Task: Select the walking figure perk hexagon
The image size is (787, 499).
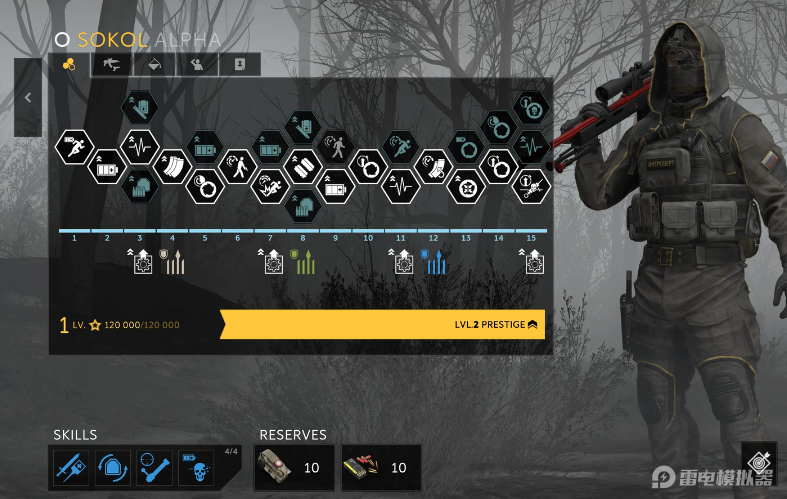Action: tap(238, 165)
